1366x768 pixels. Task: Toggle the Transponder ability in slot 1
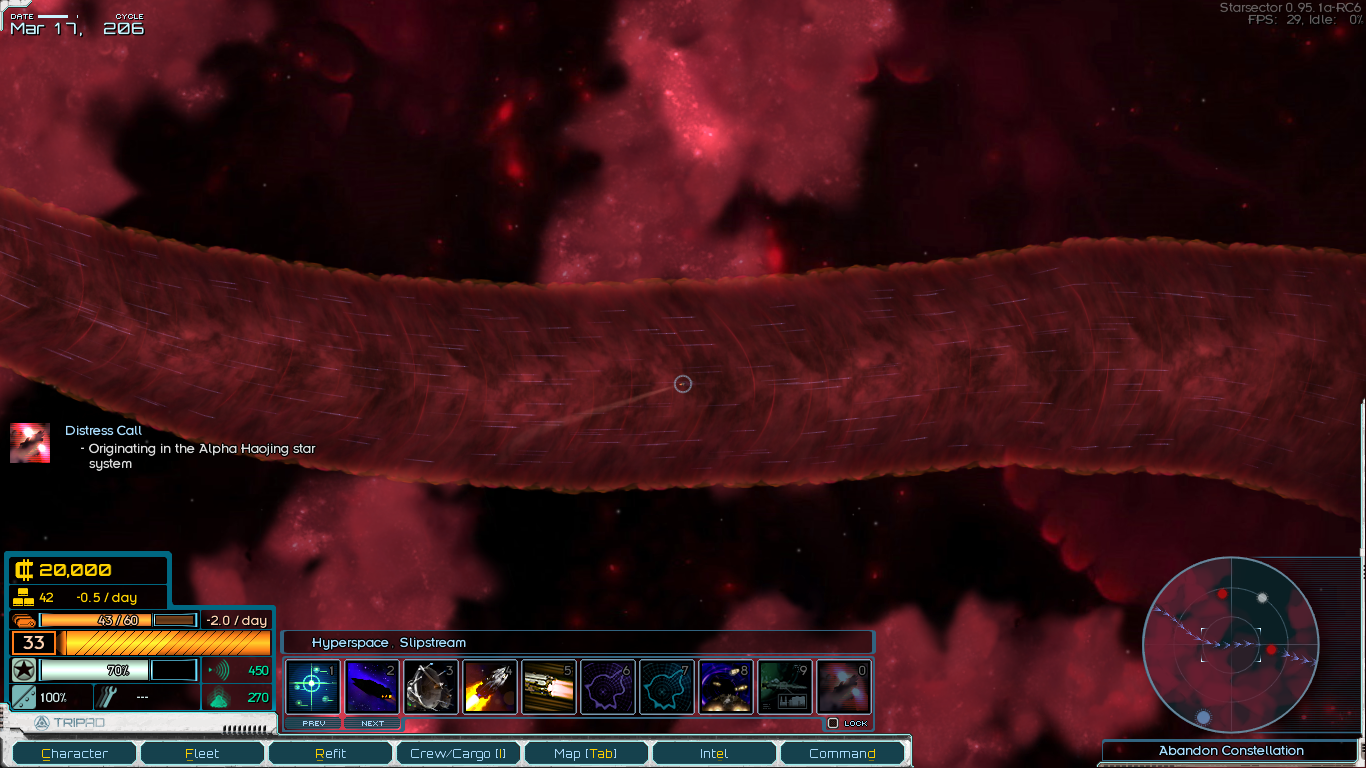(313, 686)
